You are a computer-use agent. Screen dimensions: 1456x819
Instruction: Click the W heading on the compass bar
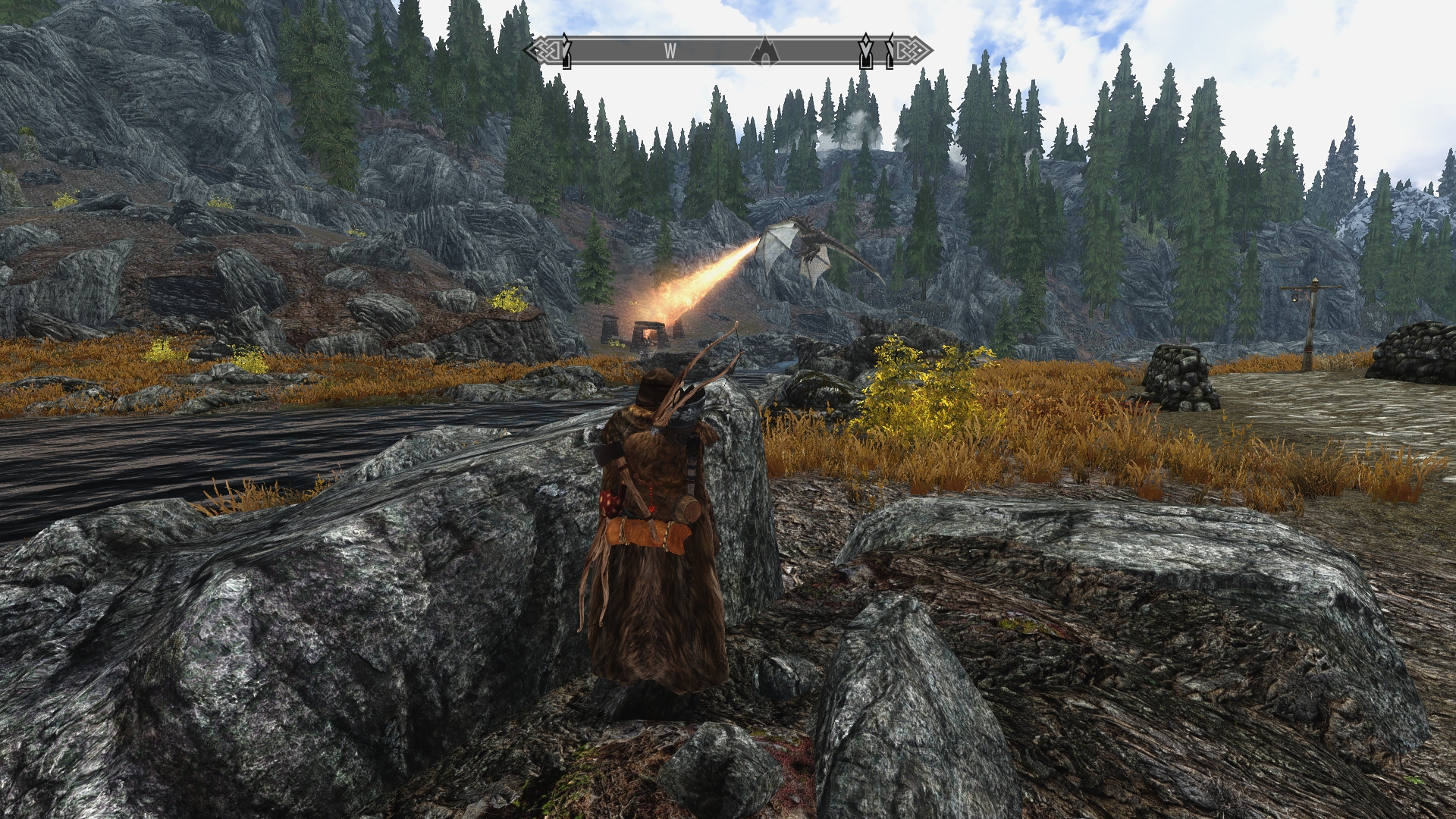(x=670, y=52)
